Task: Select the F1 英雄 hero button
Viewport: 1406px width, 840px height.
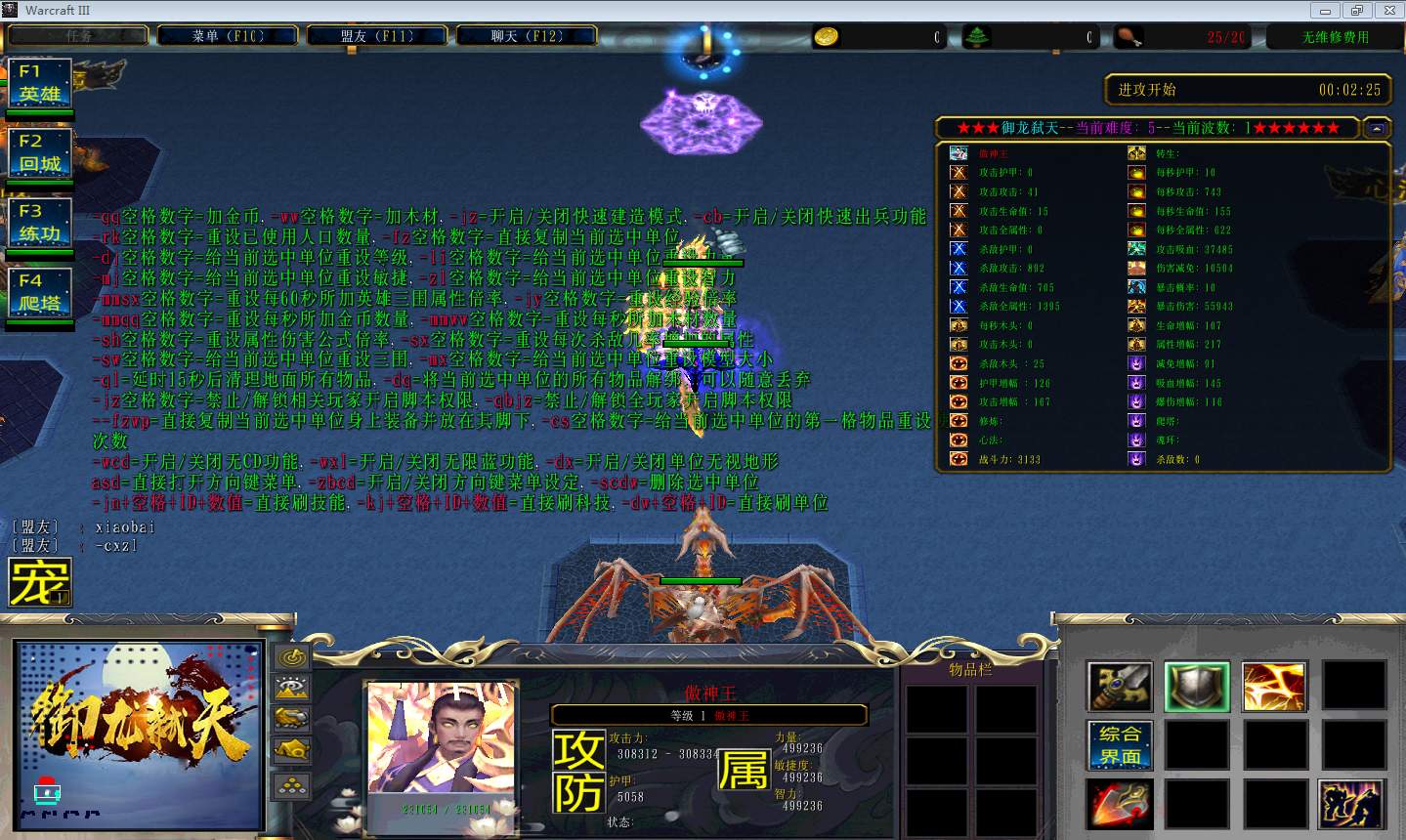Action: click(40, 84)
